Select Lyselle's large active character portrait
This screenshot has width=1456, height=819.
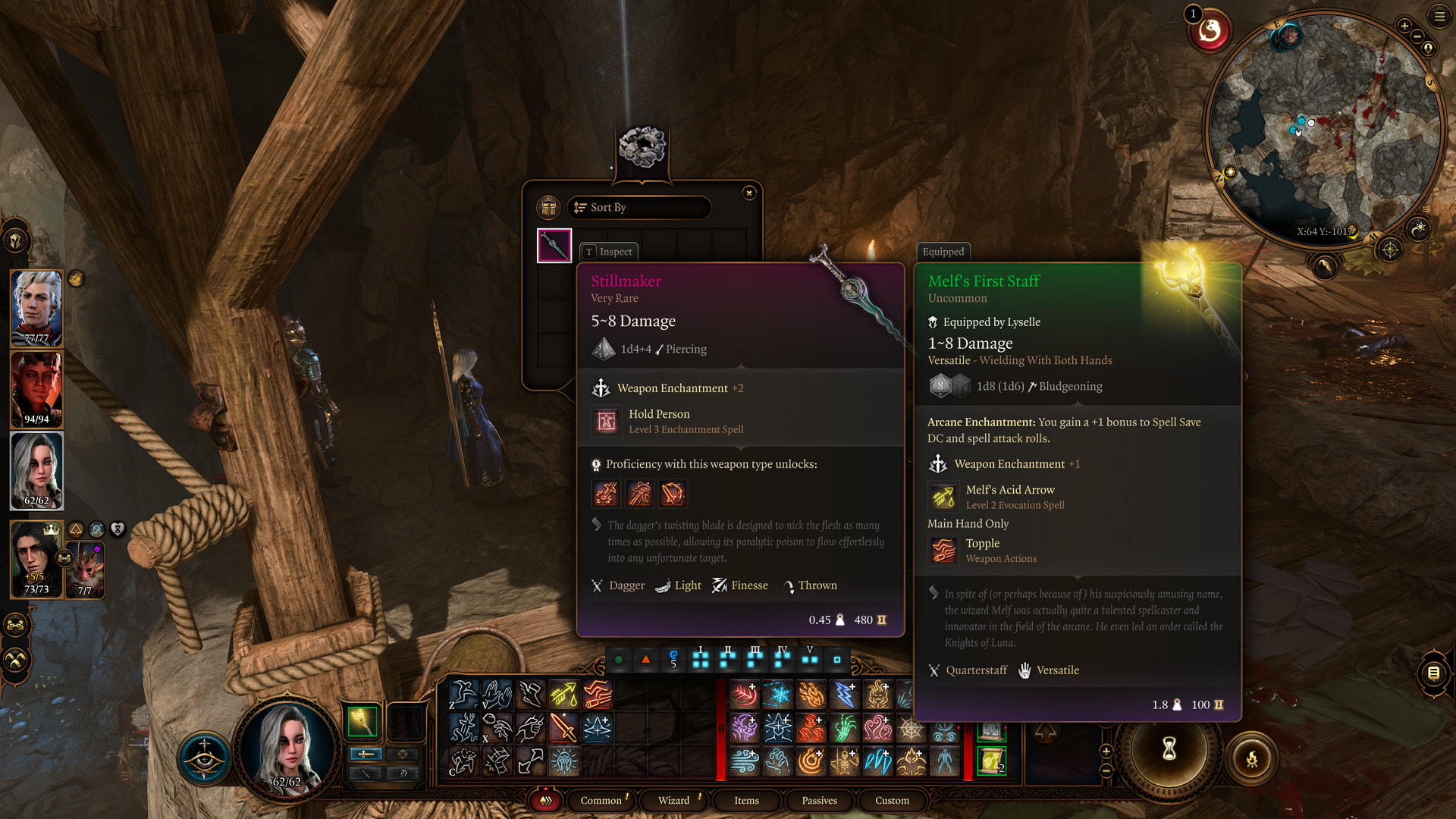tap(287, 747)
